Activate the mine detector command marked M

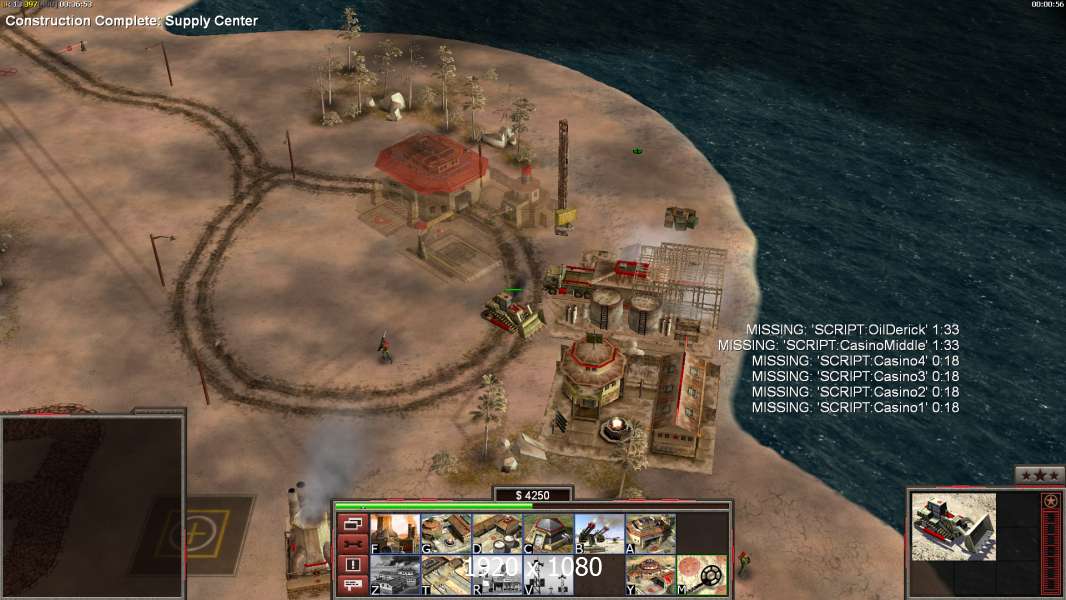click(x=701, y=575)
